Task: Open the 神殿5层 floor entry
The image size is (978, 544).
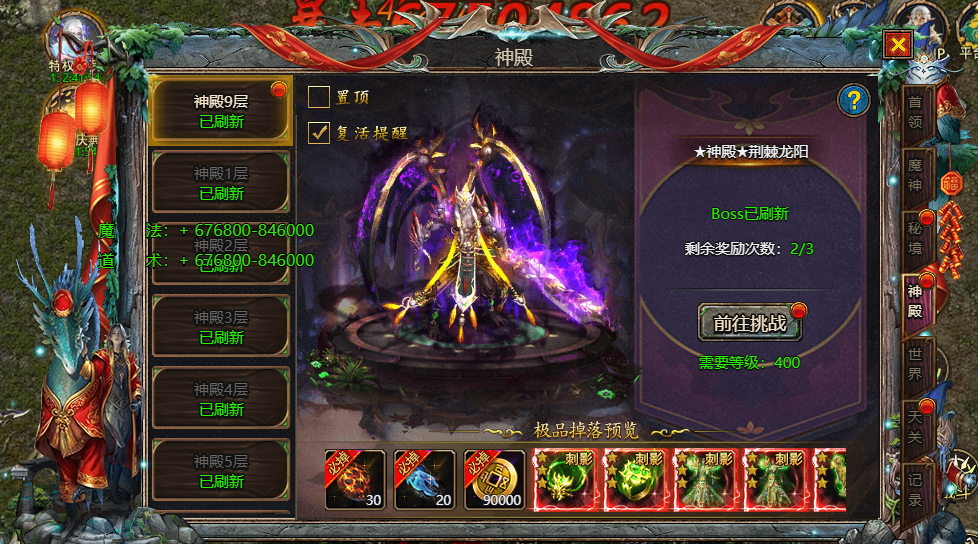Action: [x=220, y=471]
